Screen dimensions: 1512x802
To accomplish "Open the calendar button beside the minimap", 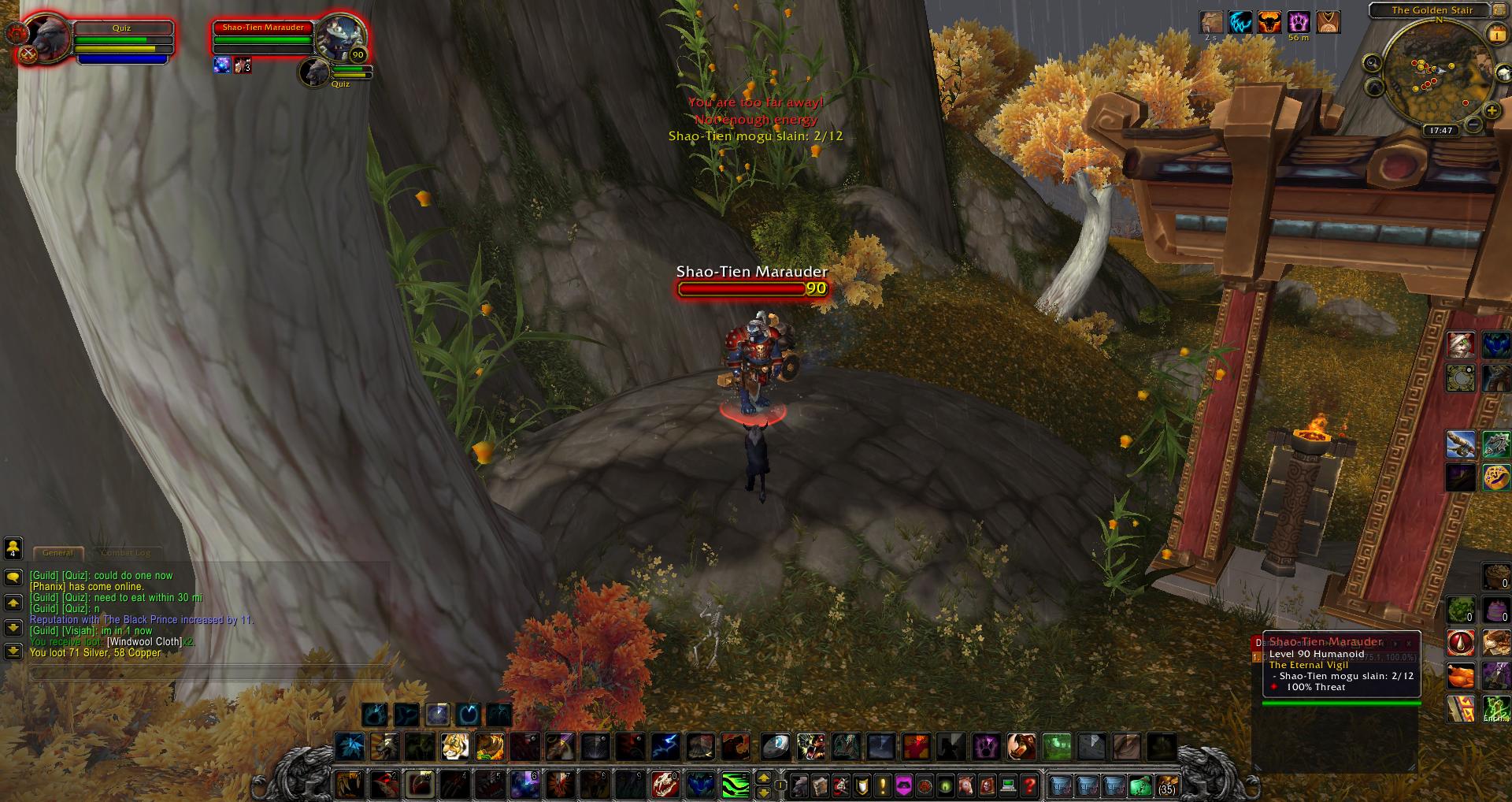I will coord(1495,33).
